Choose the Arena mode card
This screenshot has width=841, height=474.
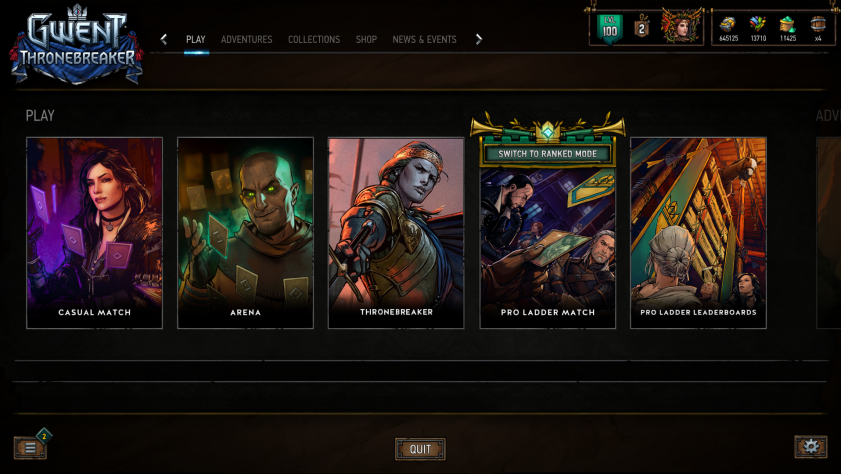click(x=245, y=233)
